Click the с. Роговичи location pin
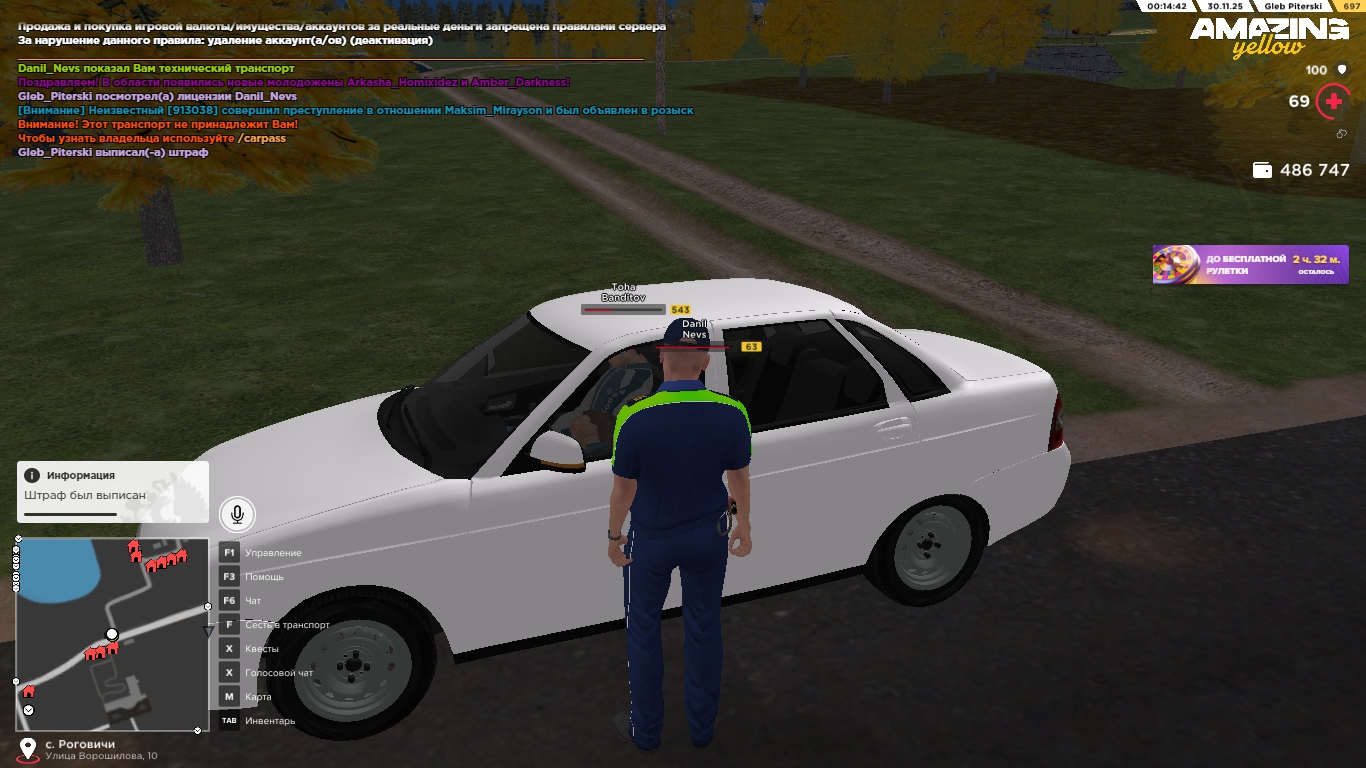Image resolution: width=1366 pixels, height=768 pixels. 28,748
